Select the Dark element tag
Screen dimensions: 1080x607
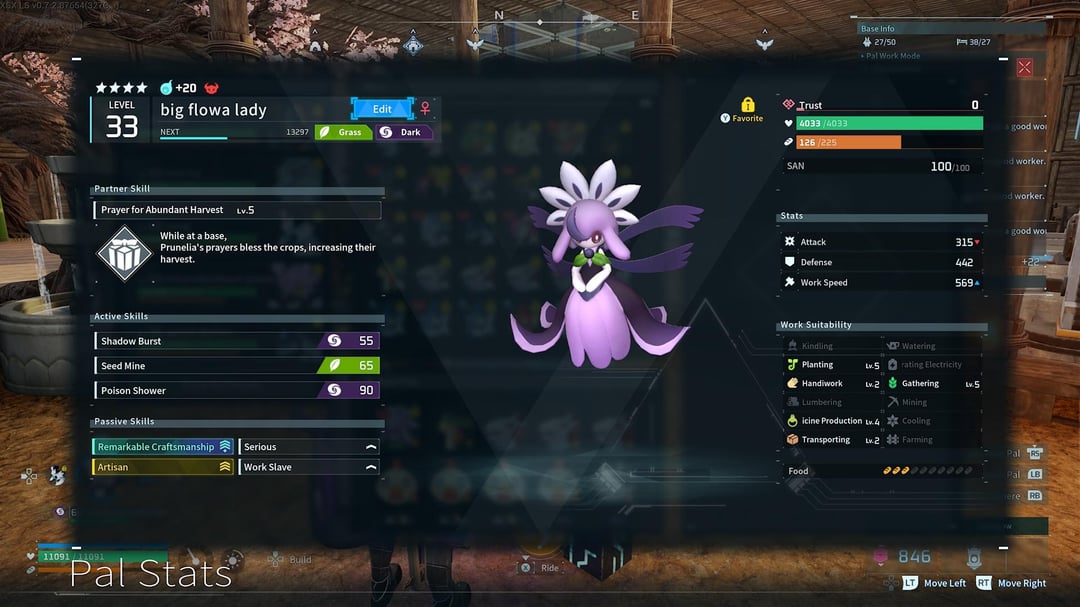click(404, 132)
